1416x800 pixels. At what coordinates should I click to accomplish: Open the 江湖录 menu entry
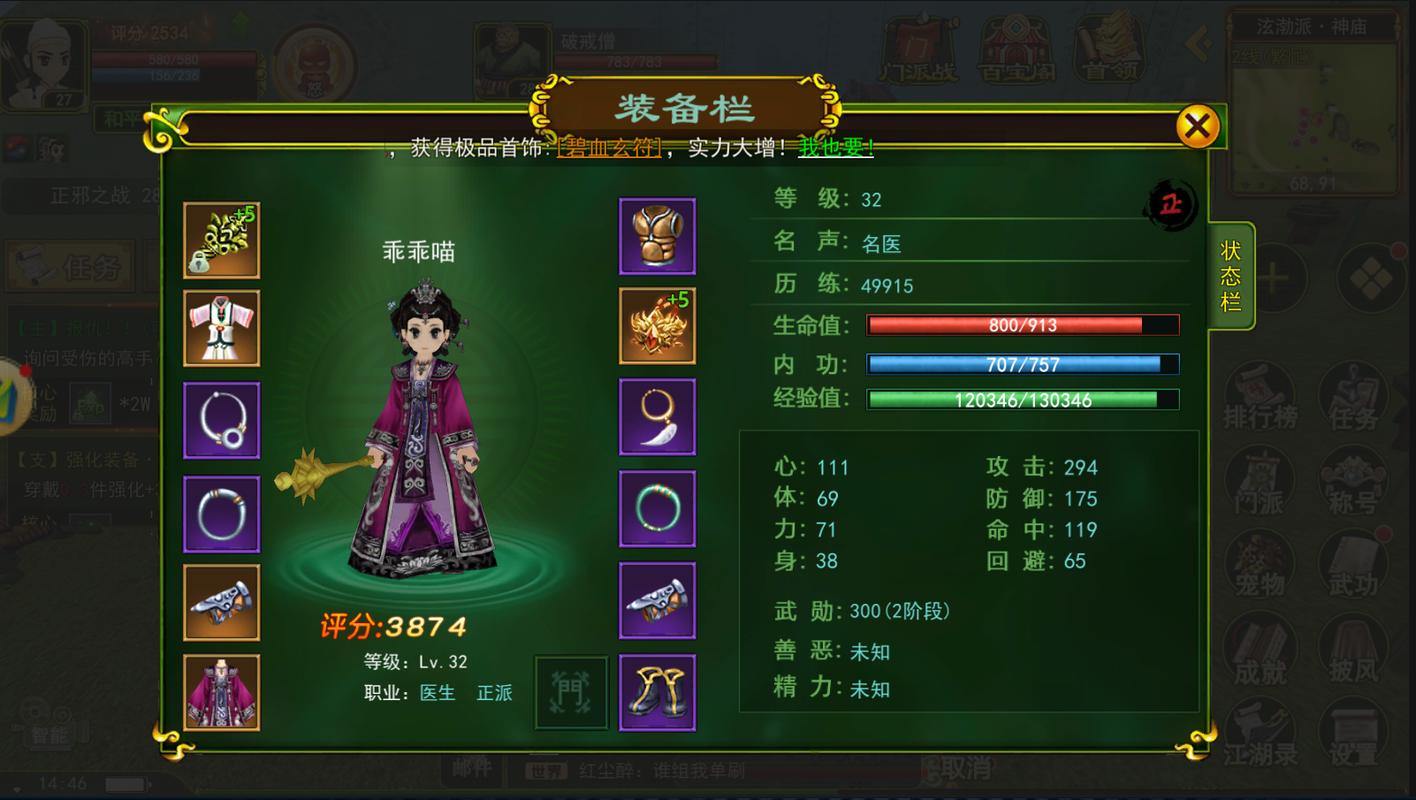[x=1258, y=730]
